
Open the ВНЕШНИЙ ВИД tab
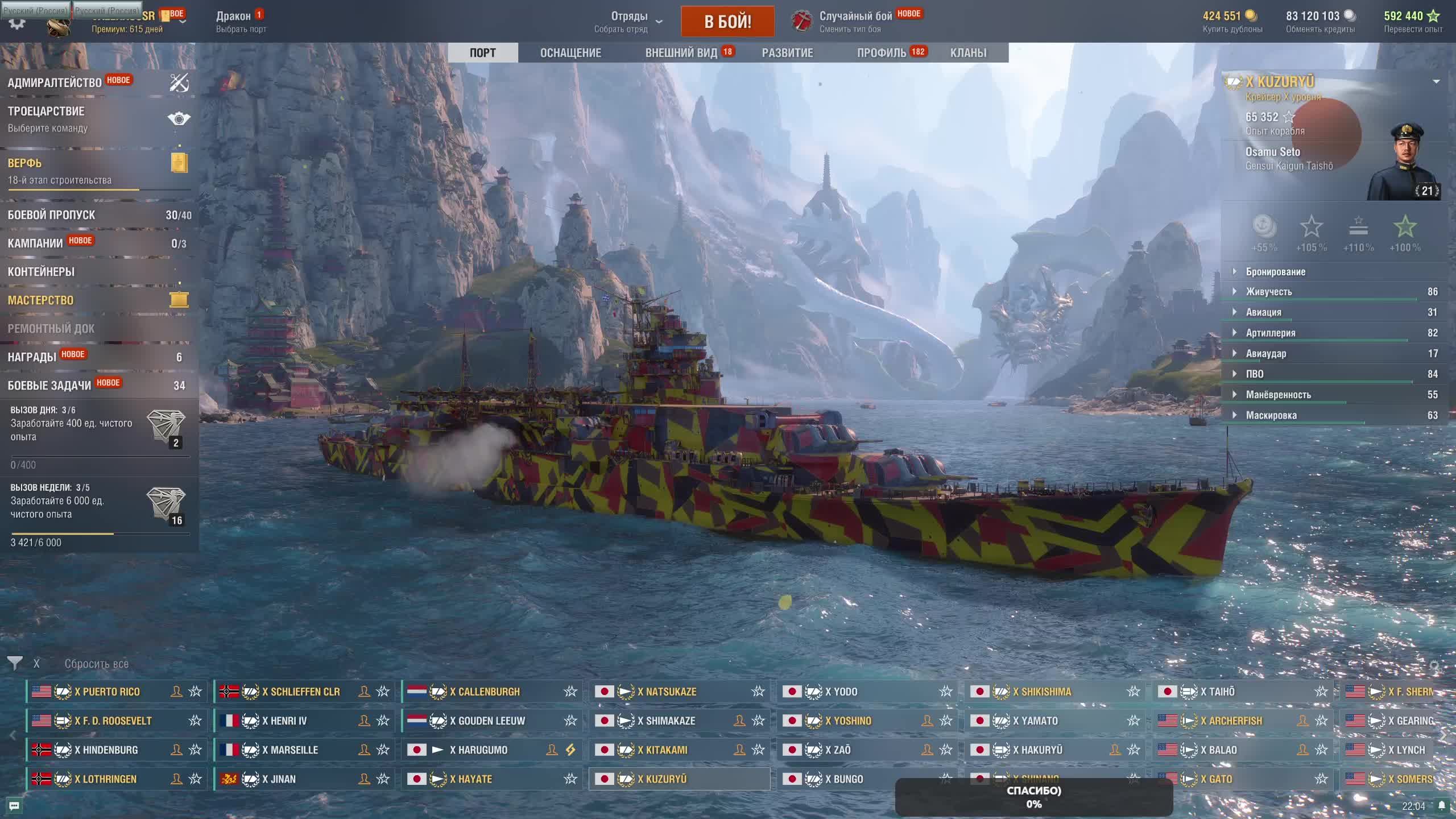coord(681,53)
